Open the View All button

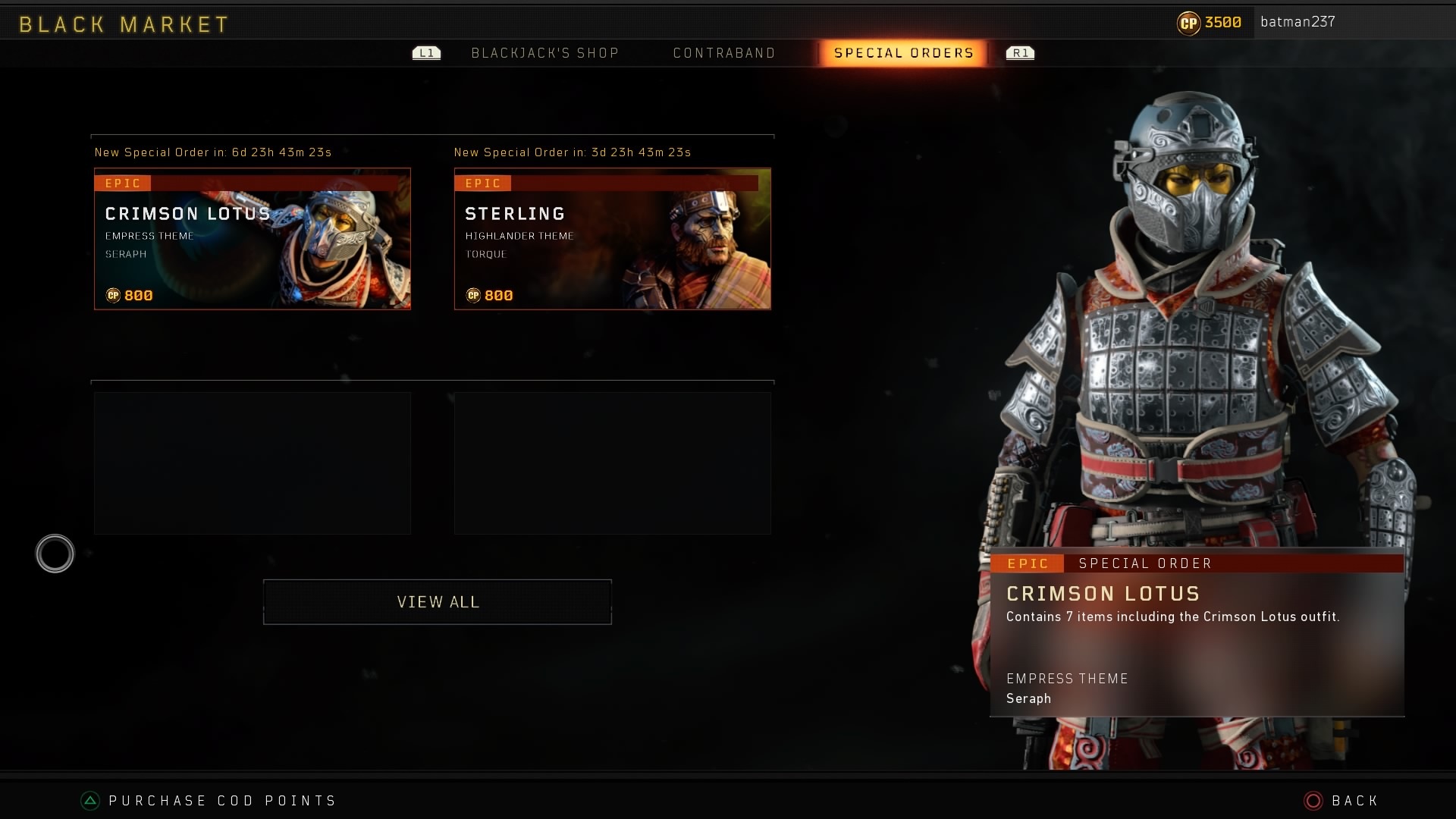pyautogui.click(x=438, y=602)
